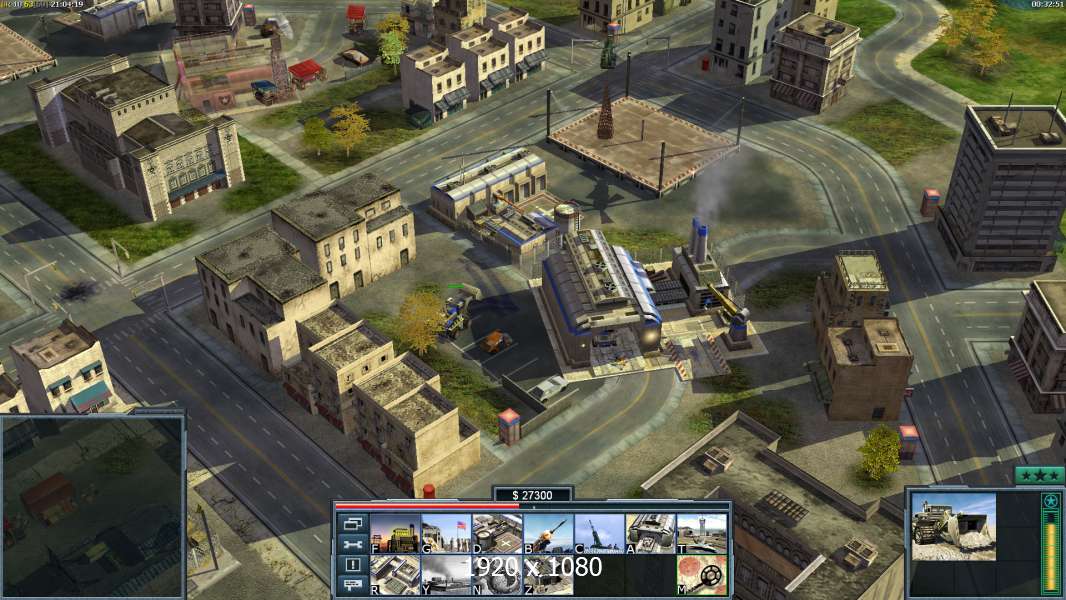Open the chat message button on command bar
The height and width of the screenshot is (600, 1066).
tap(351, 585)
